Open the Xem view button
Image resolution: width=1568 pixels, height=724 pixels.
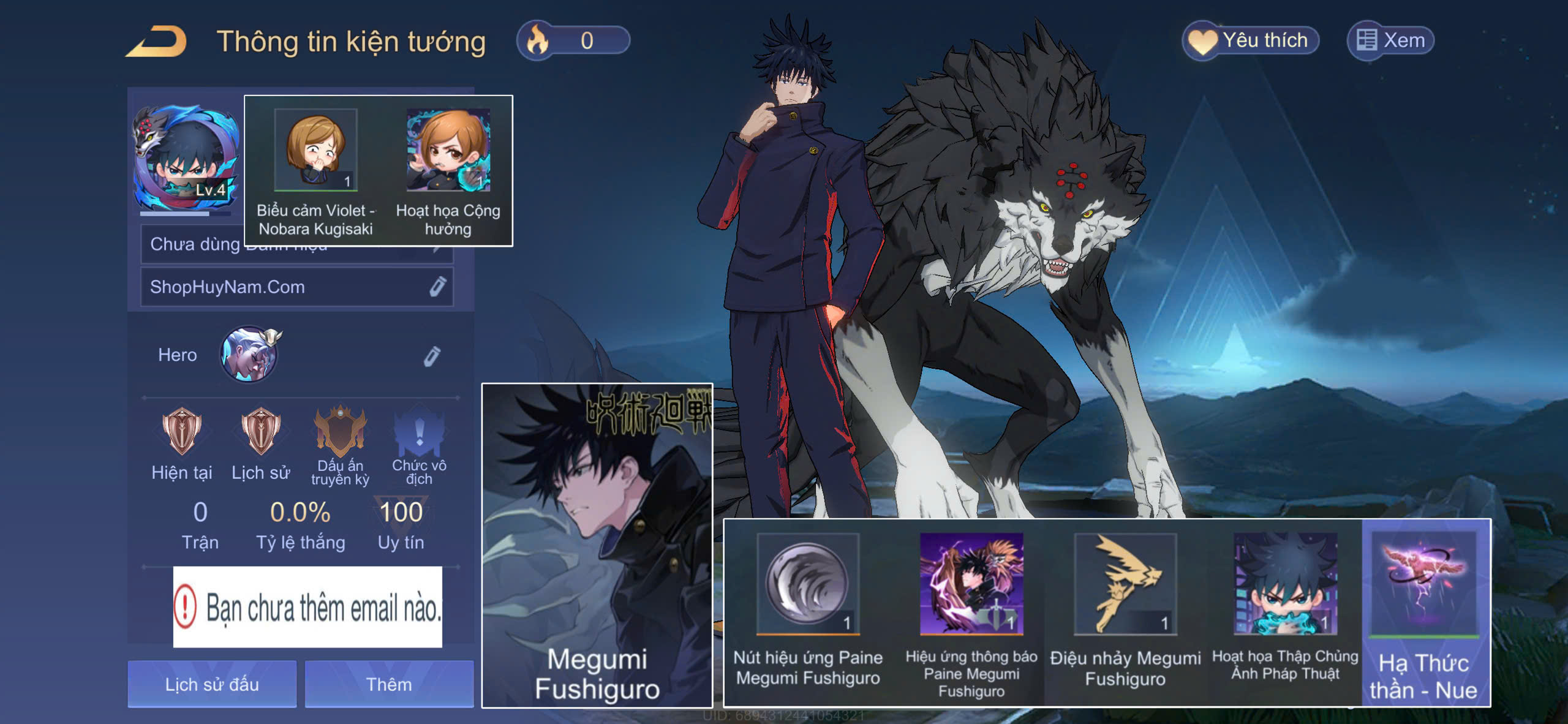pyautogui.click(x=1390, y=41)
